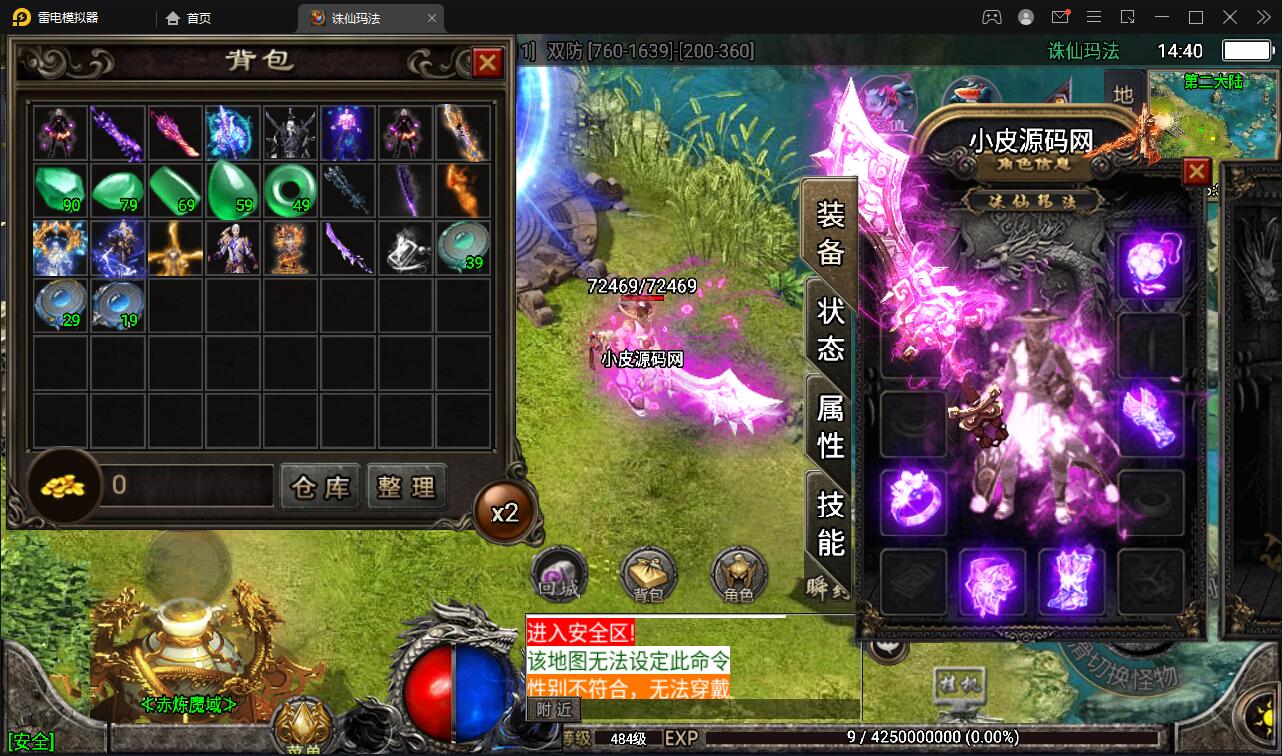
Task: Open the 角色 character icon
Action: point(739,575)
